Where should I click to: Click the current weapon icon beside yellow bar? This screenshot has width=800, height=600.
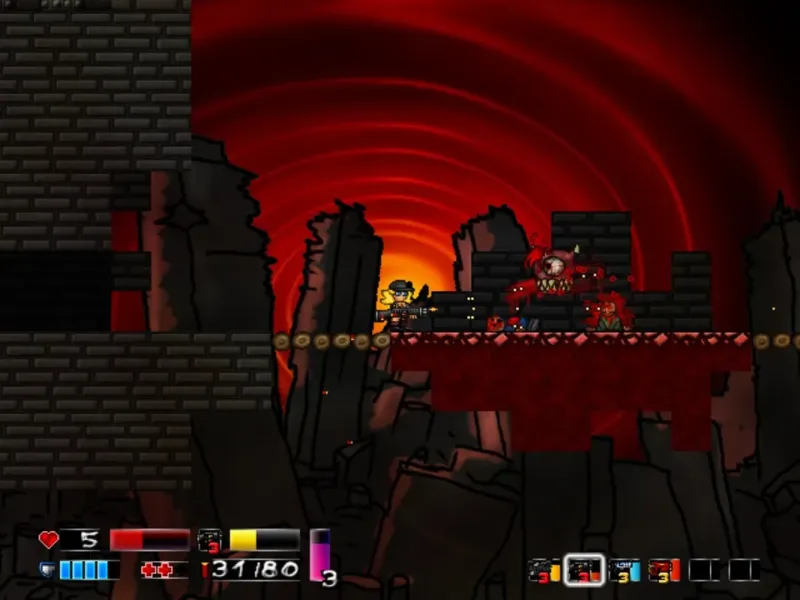pos(209,541)
